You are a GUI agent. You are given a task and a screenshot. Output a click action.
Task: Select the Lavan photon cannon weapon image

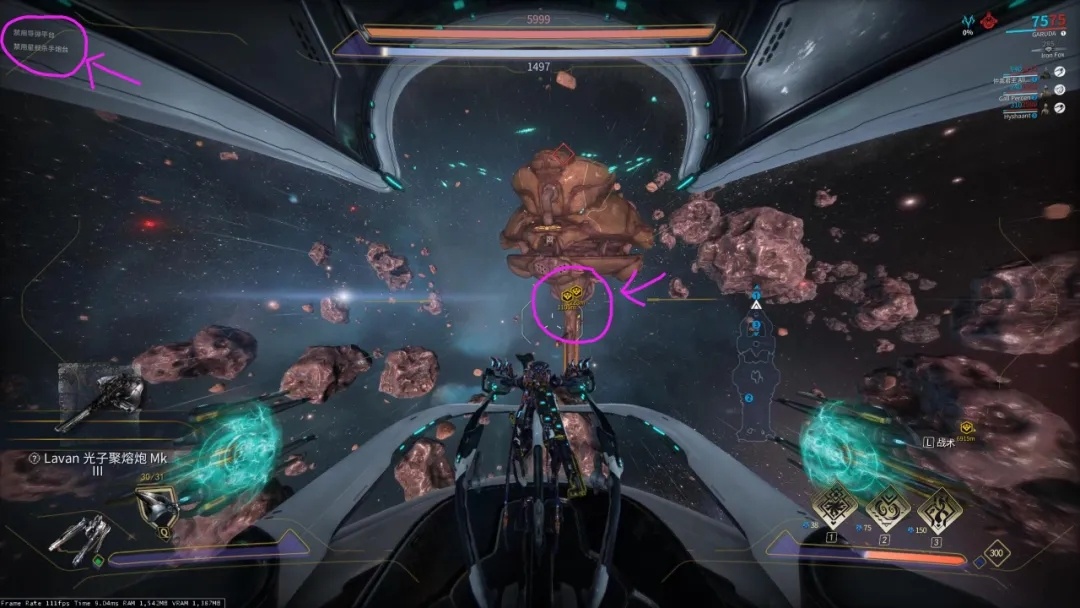101,397
